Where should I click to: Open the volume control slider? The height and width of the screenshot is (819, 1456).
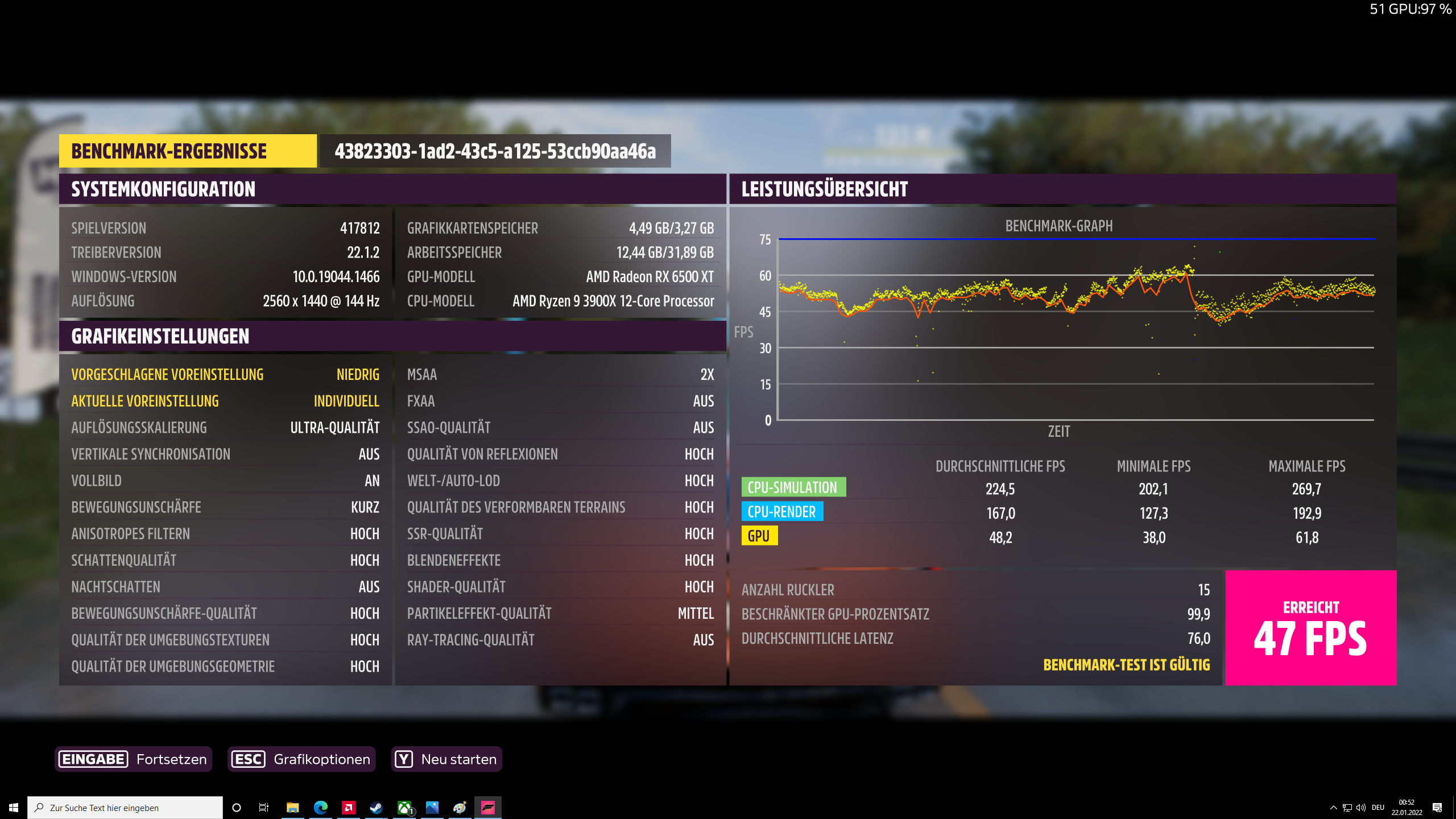1360,808
